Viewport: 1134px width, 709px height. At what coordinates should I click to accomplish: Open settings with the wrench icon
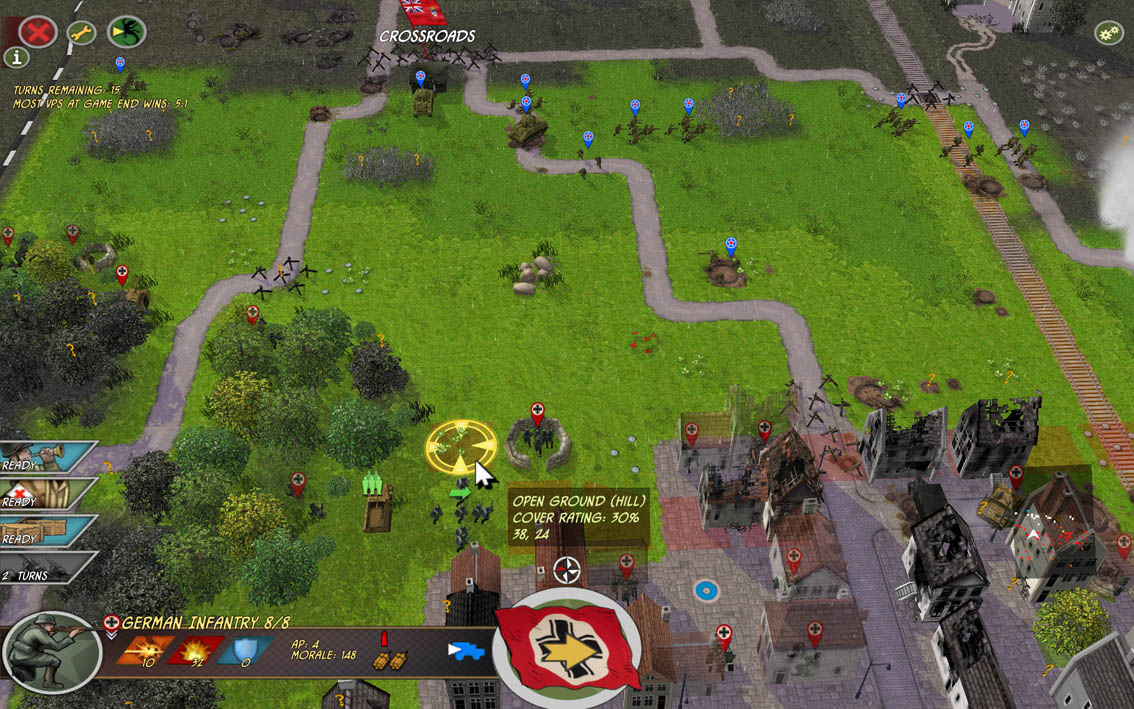[x=82, y=32]
